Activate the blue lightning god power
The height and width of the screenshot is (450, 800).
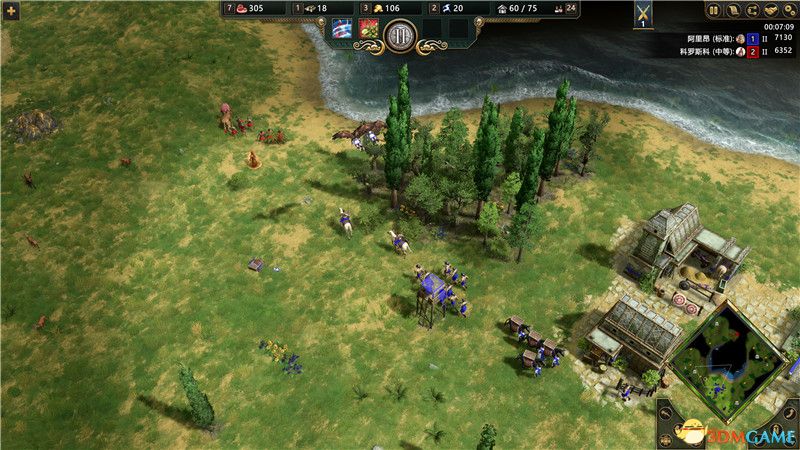coord(342,30)
